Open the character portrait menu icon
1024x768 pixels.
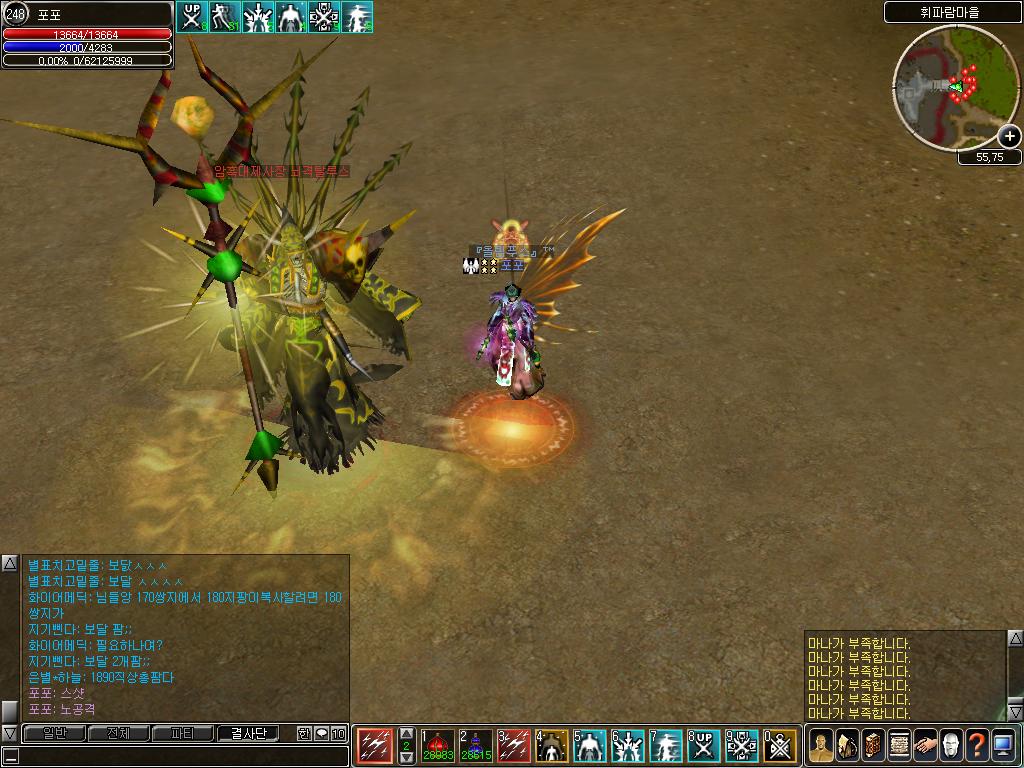[x=821, y=746]
